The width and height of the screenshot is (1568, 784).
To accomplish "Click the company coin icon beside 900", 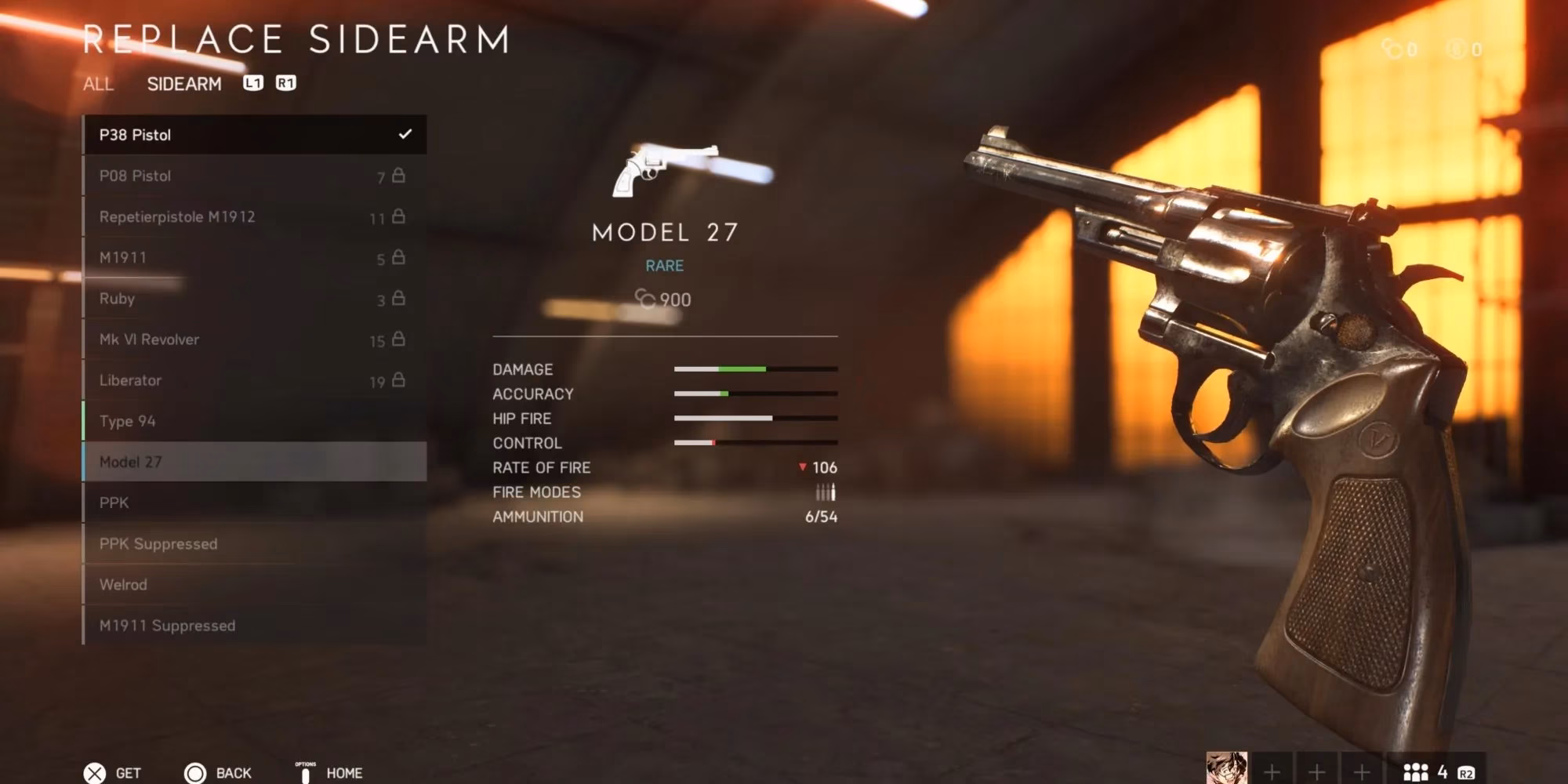I will pyautogui.click(x=648, y=299).
